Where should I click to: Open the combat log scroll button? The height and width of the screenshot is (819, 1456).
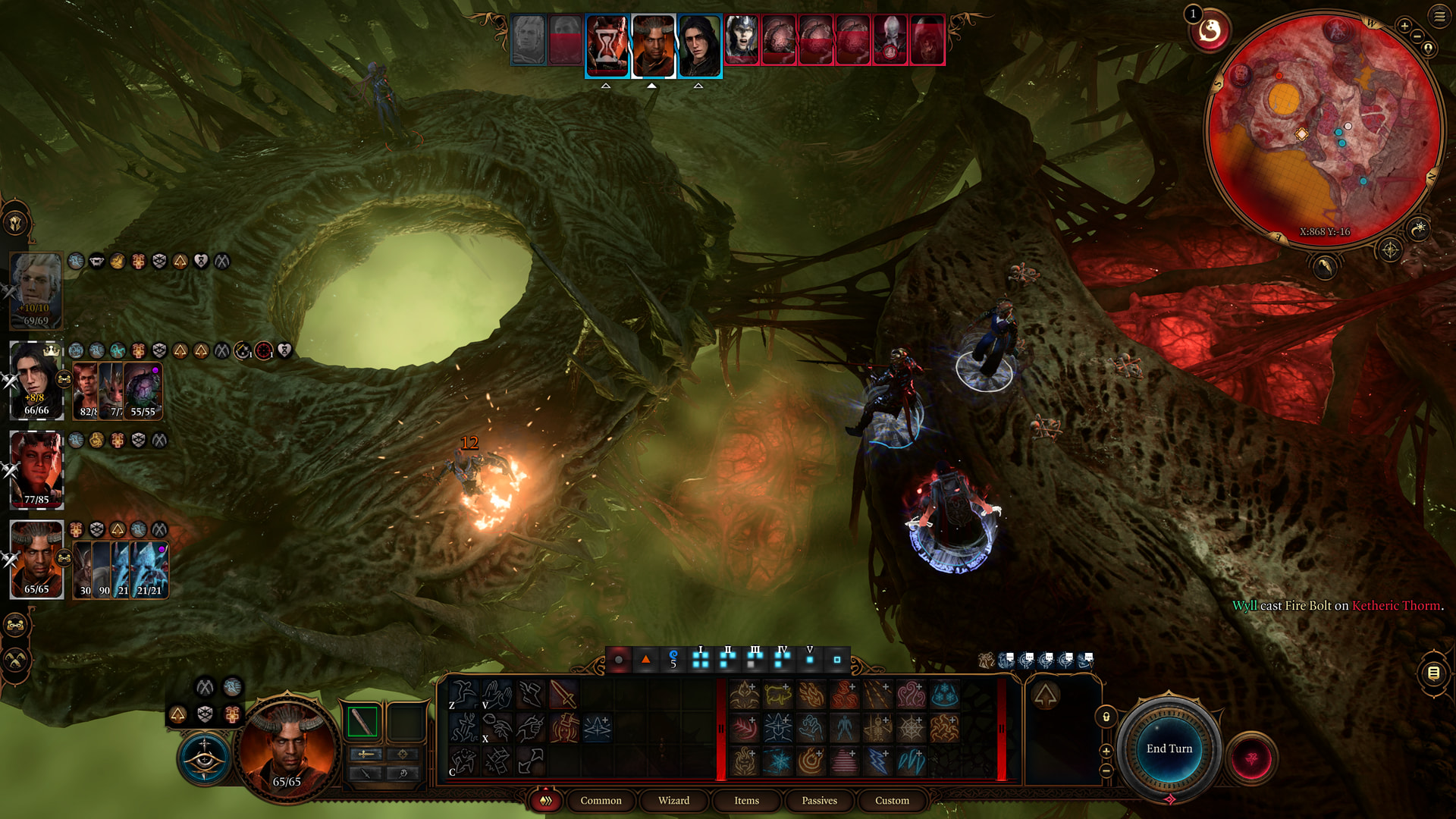(1433, 673)
